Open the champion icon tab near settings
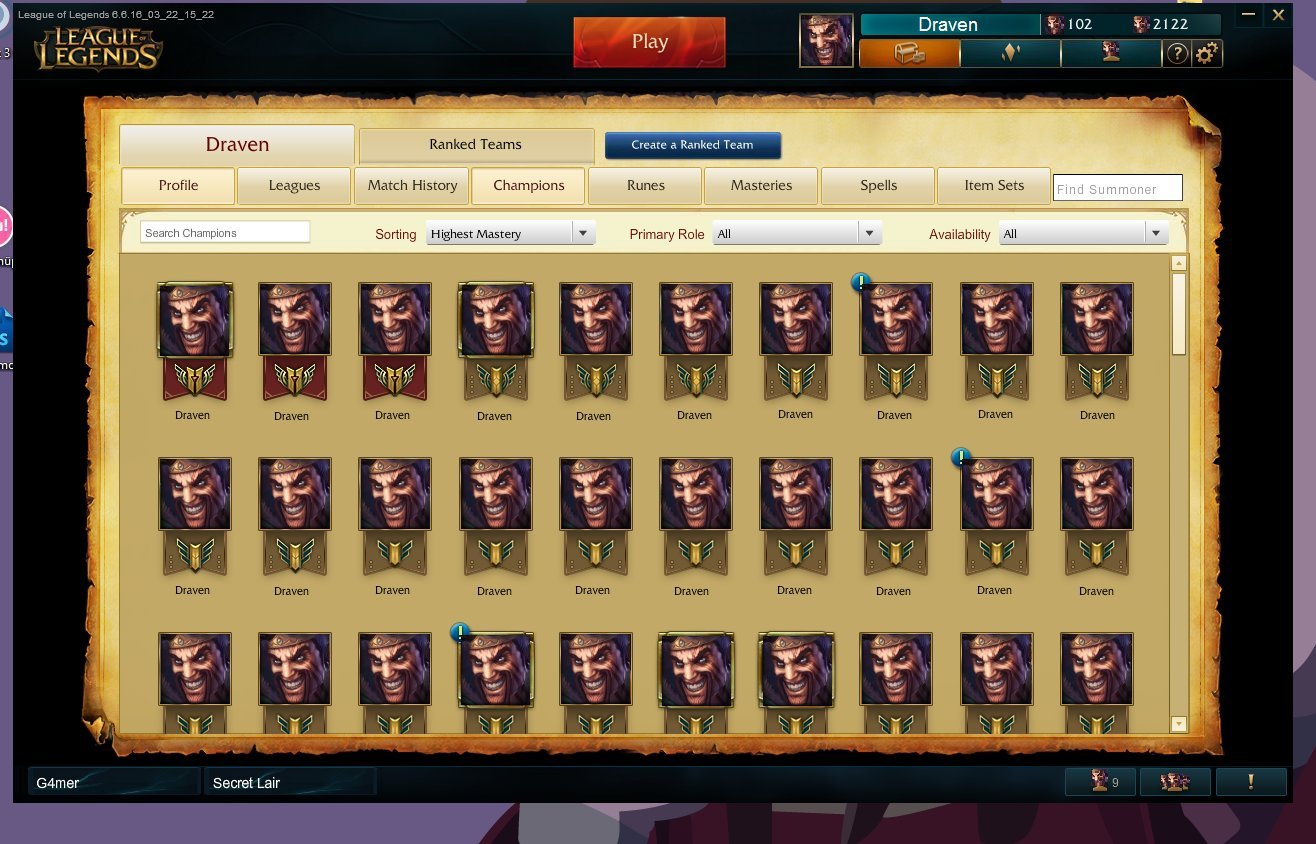Viewport: 1316px width, 844px height. coord(1110,53)
